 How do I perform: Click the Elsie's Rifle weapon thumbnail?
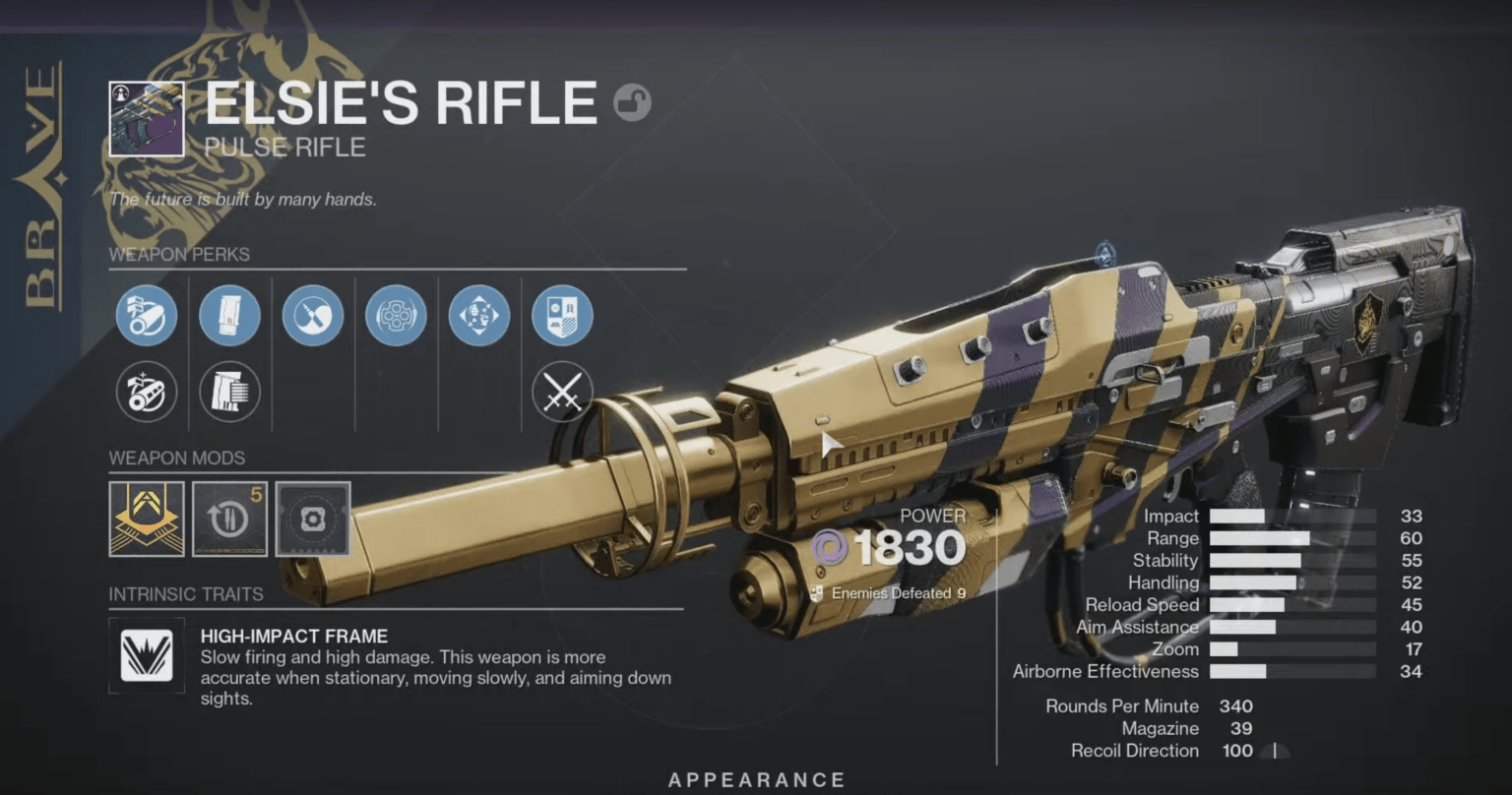point(144,118)
